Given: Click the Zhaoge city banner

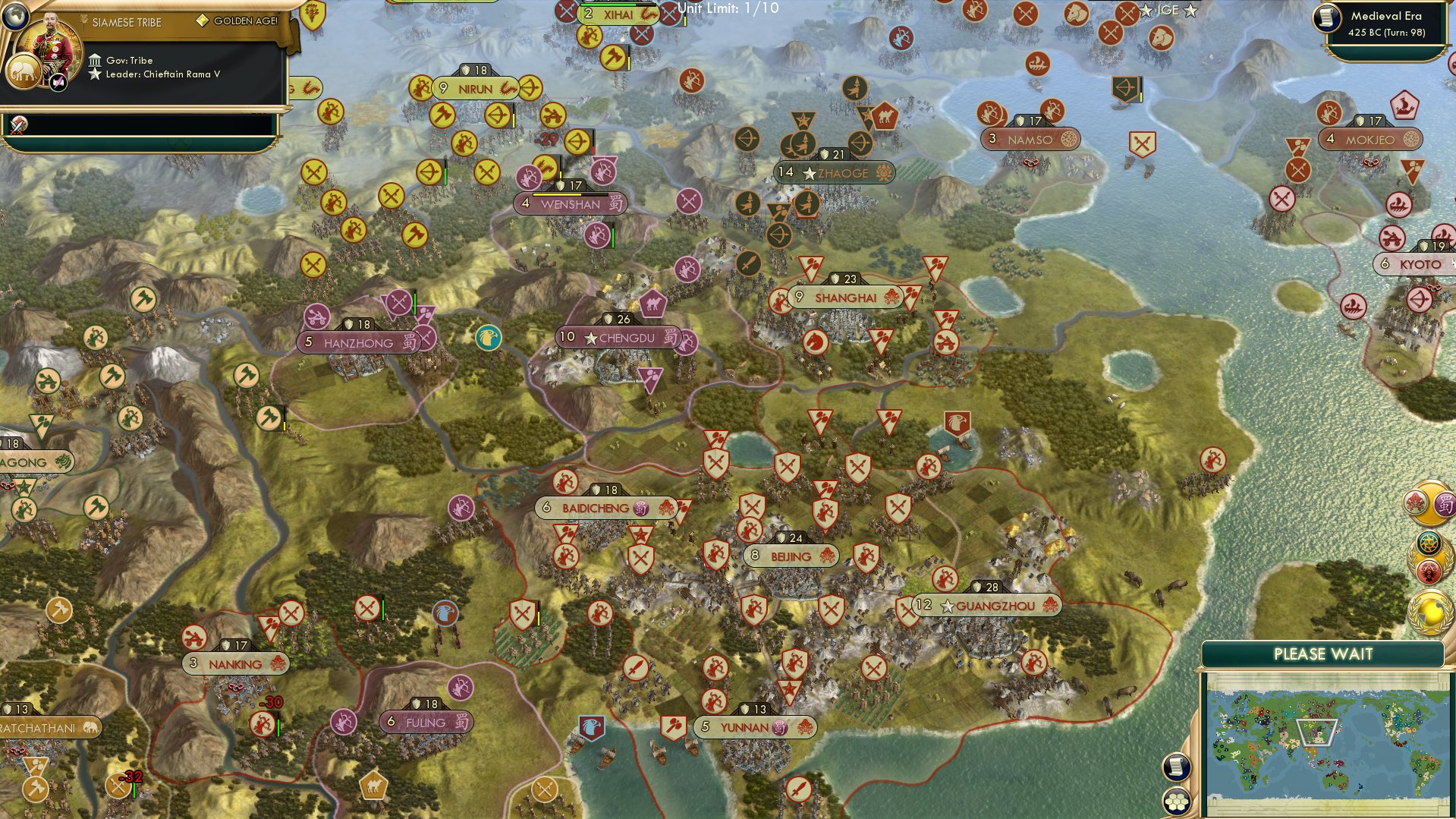Looking at the screenshot, I should pos(835,173).
